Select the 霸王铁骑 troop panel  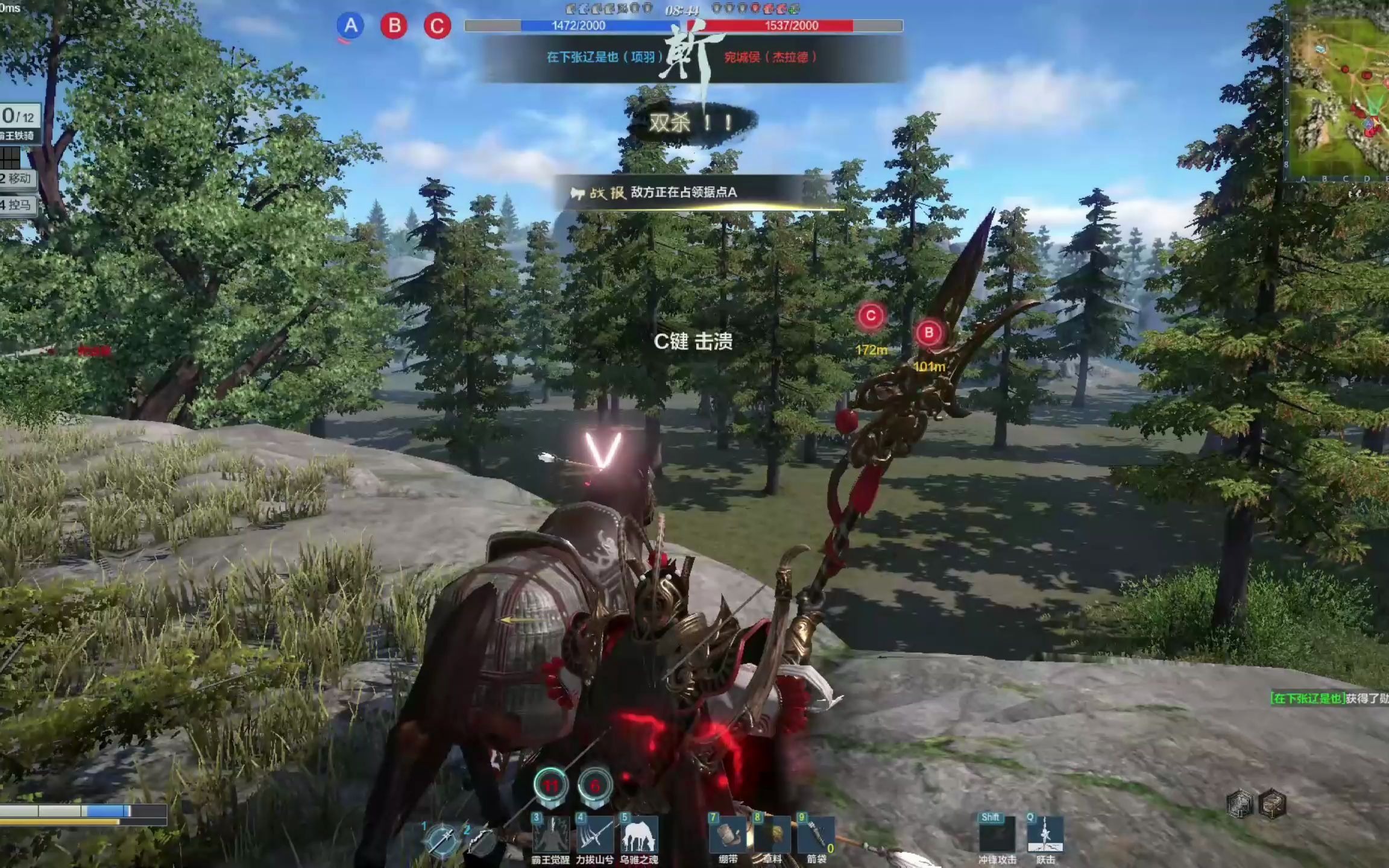pos(18,124)
